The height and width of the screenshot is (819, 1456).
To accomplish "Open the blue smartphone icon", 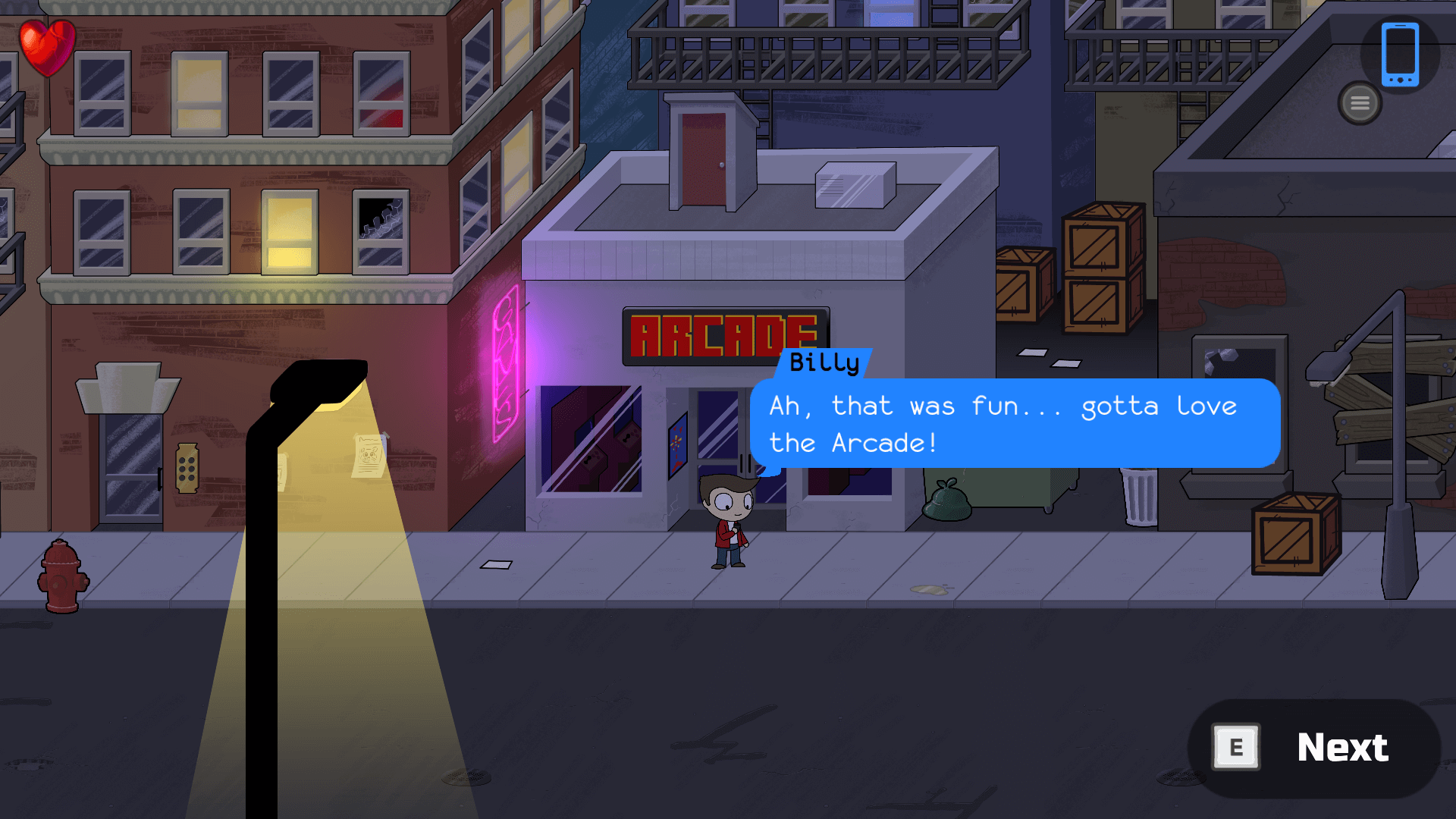I will [x=1399, y=55].
